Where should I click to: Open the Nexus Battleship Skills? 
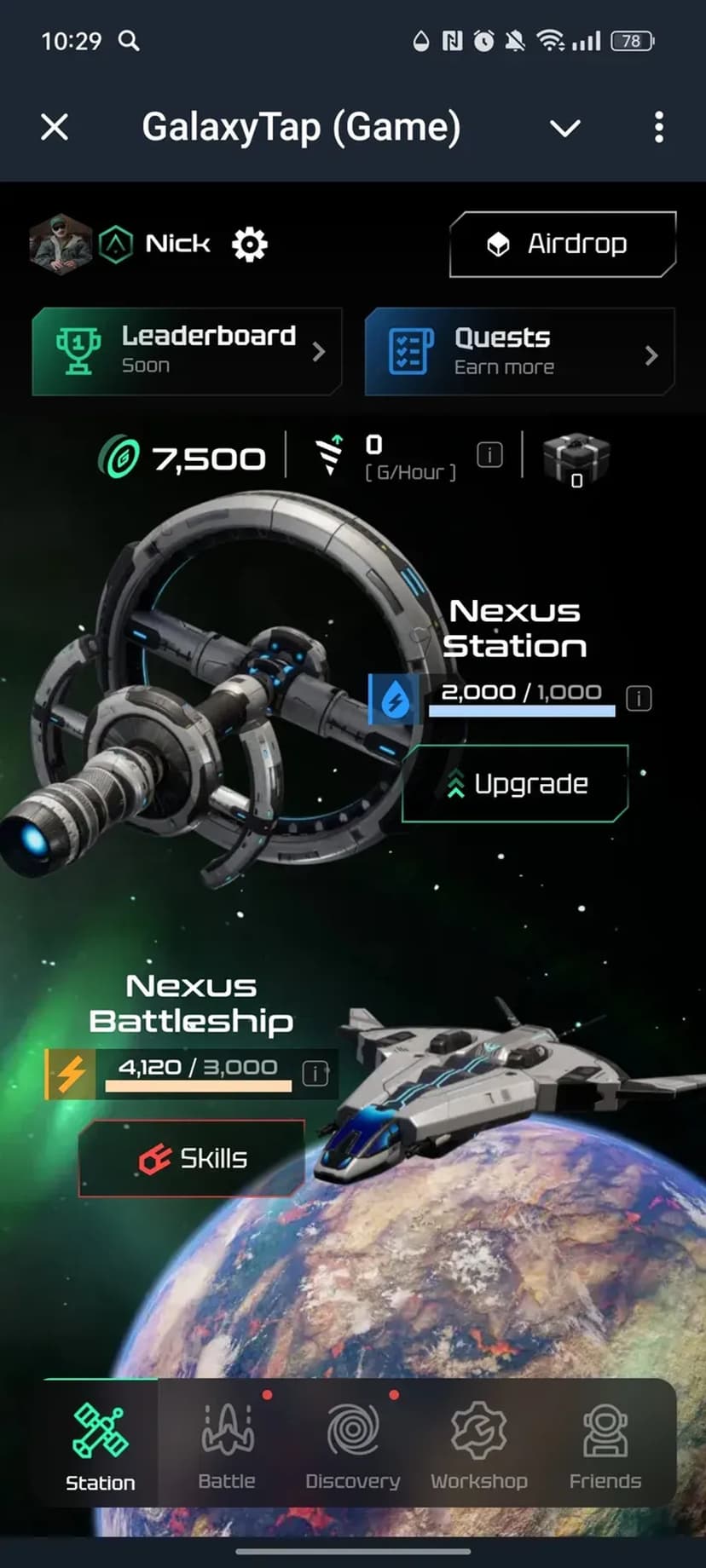coord(192,1158)
